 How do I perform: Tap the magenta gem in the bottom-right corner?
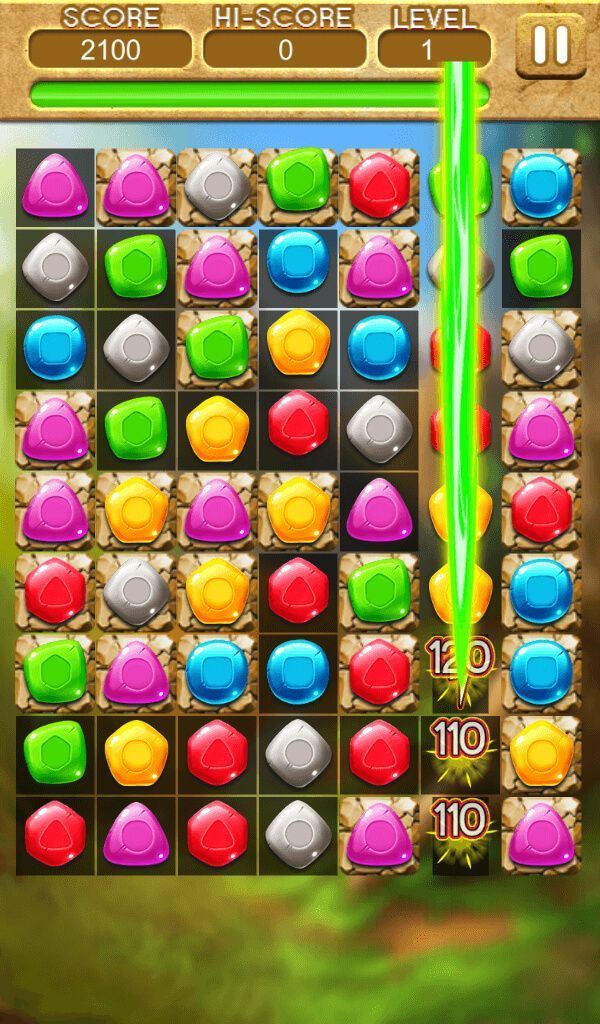pos(541,834)
